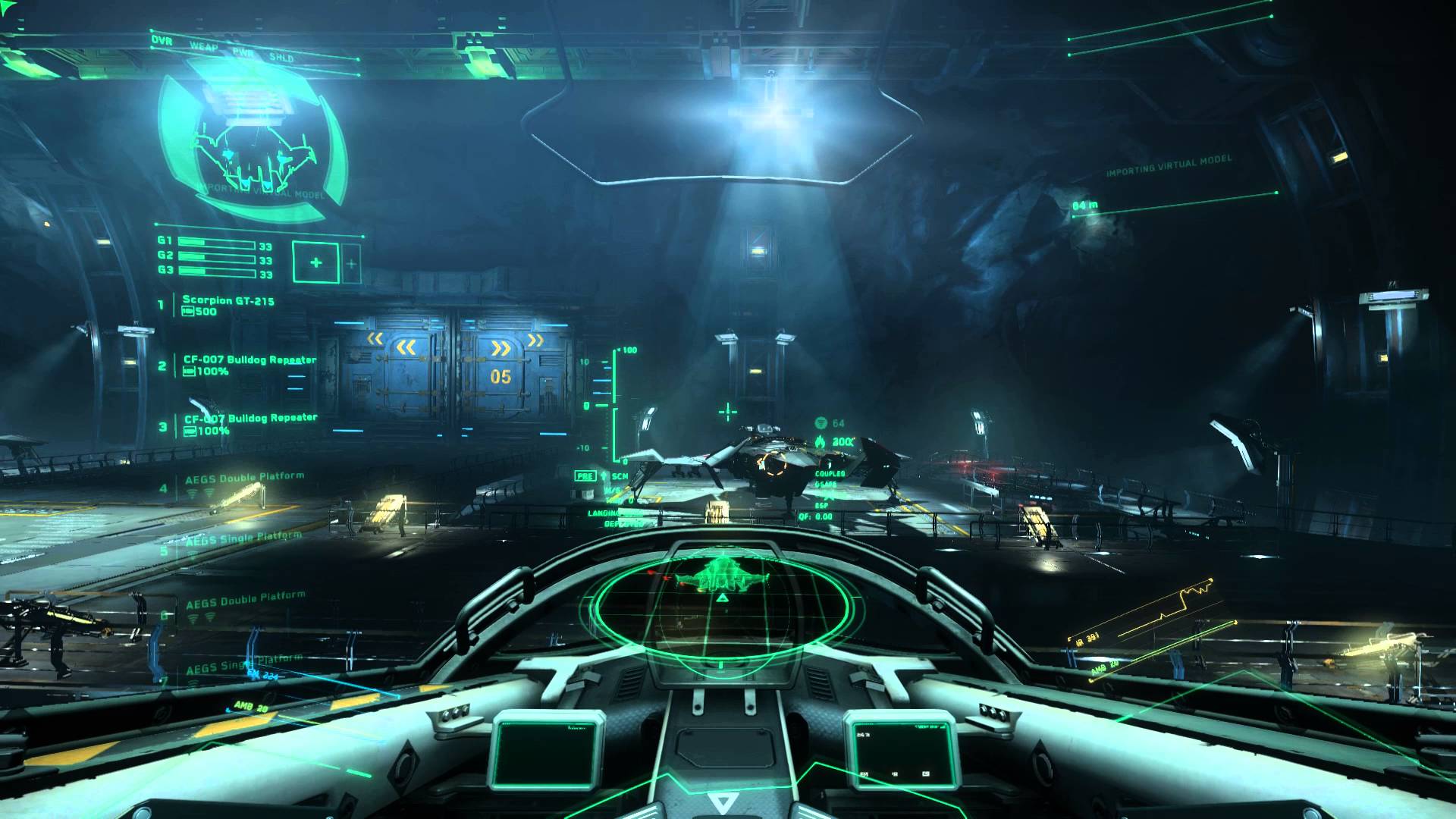Switch to the WEAP tab
The width and height of the screenshot is (1456, 819).
coord(203,45)
